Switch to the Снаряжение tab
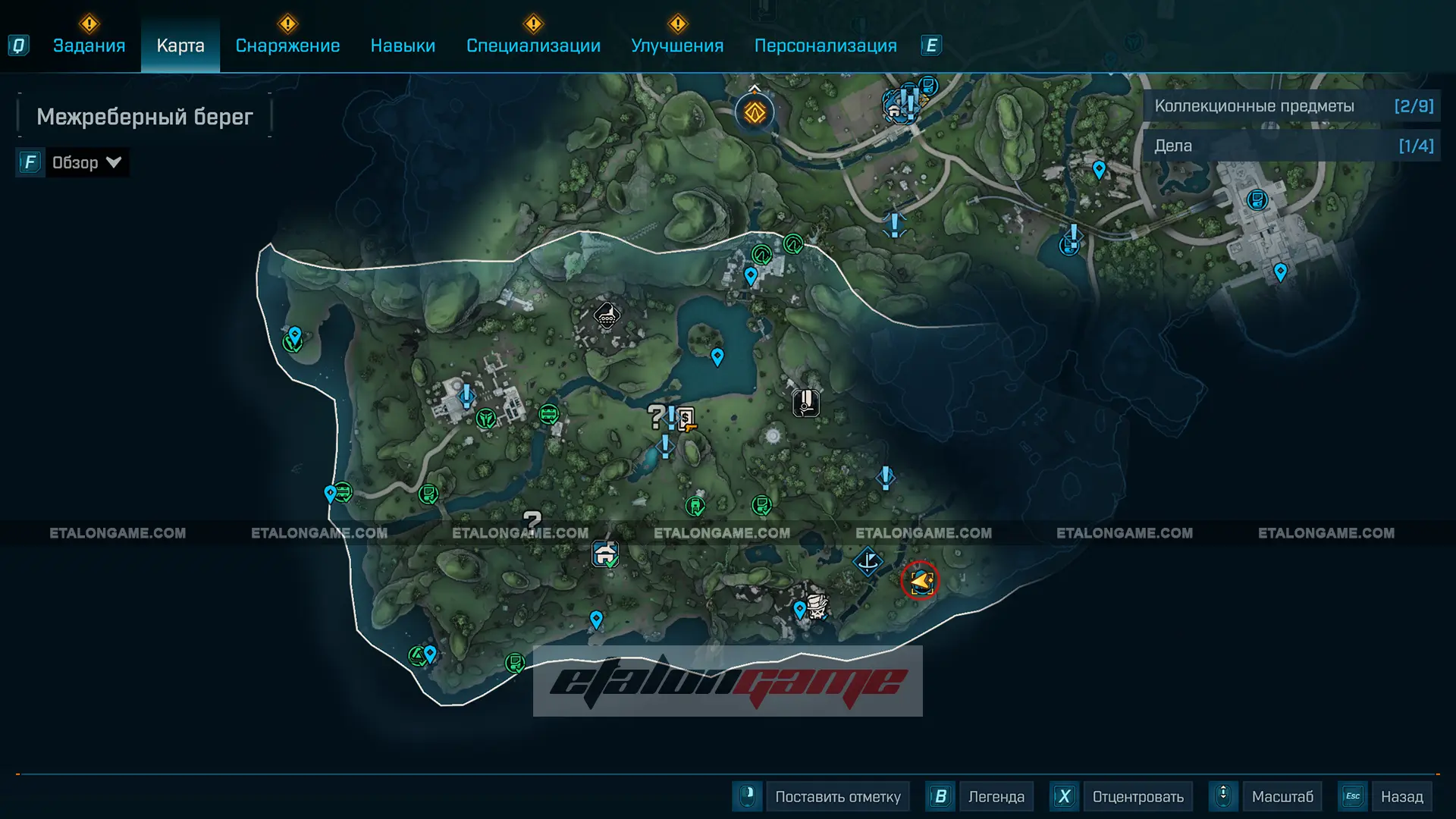This screenshot has width=1456, height=819. point(287,45)
